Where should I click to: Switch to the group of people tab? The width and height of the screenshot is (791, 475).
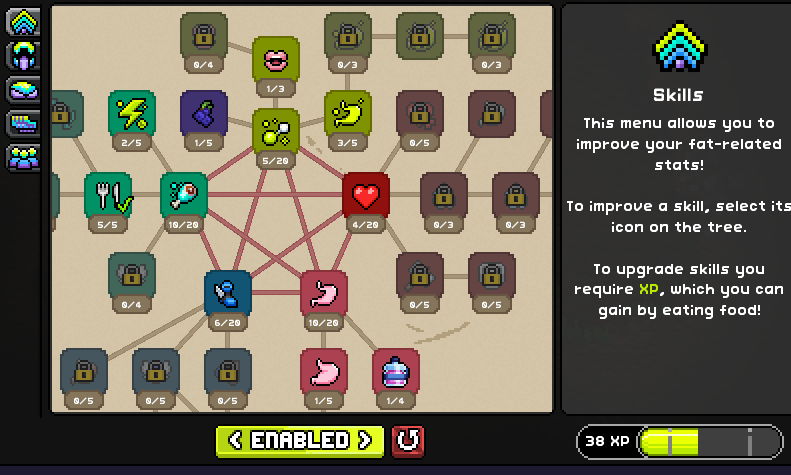(23, 157)
